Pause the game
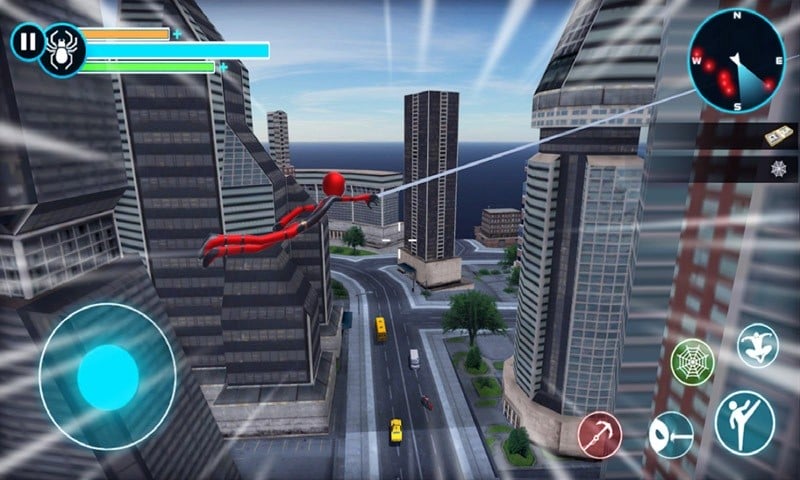This screenshot has height=480, width=800. (28, 41)
